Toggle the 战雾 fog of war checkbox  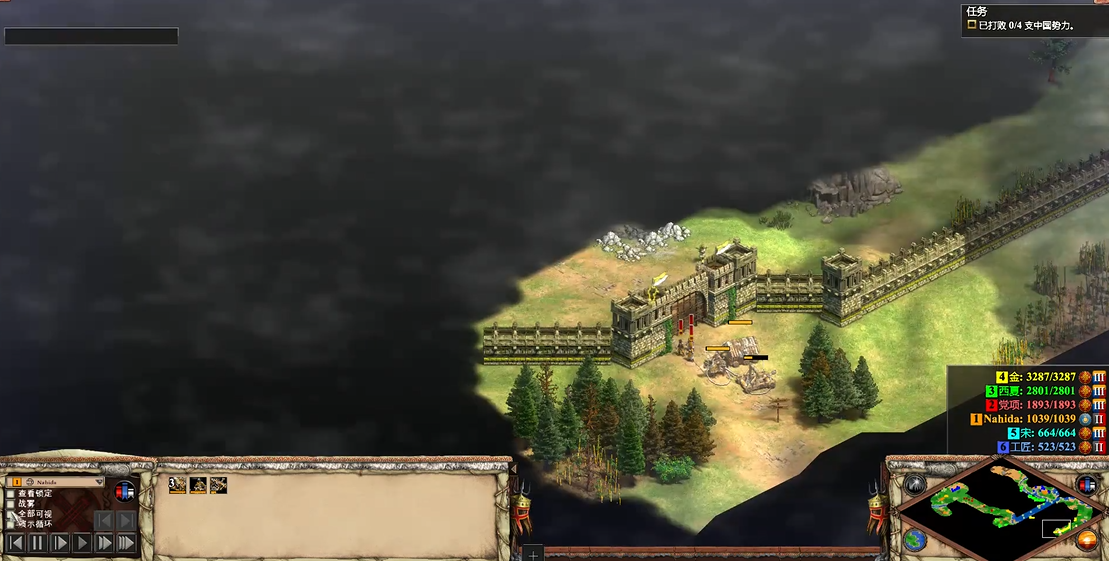pos(12,503)
